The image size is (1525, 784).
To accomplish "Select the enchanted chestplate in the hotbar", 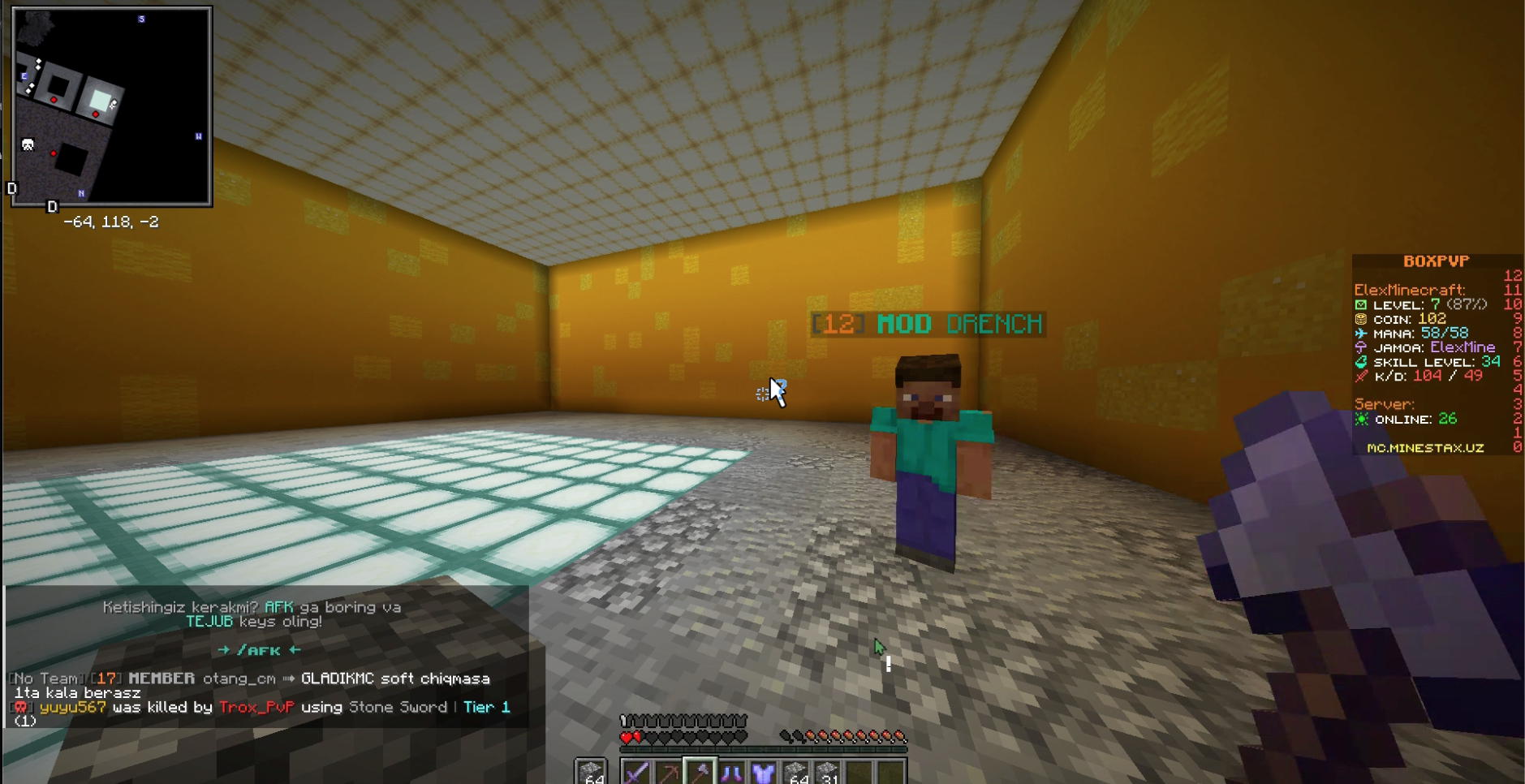I will [762, 773].
